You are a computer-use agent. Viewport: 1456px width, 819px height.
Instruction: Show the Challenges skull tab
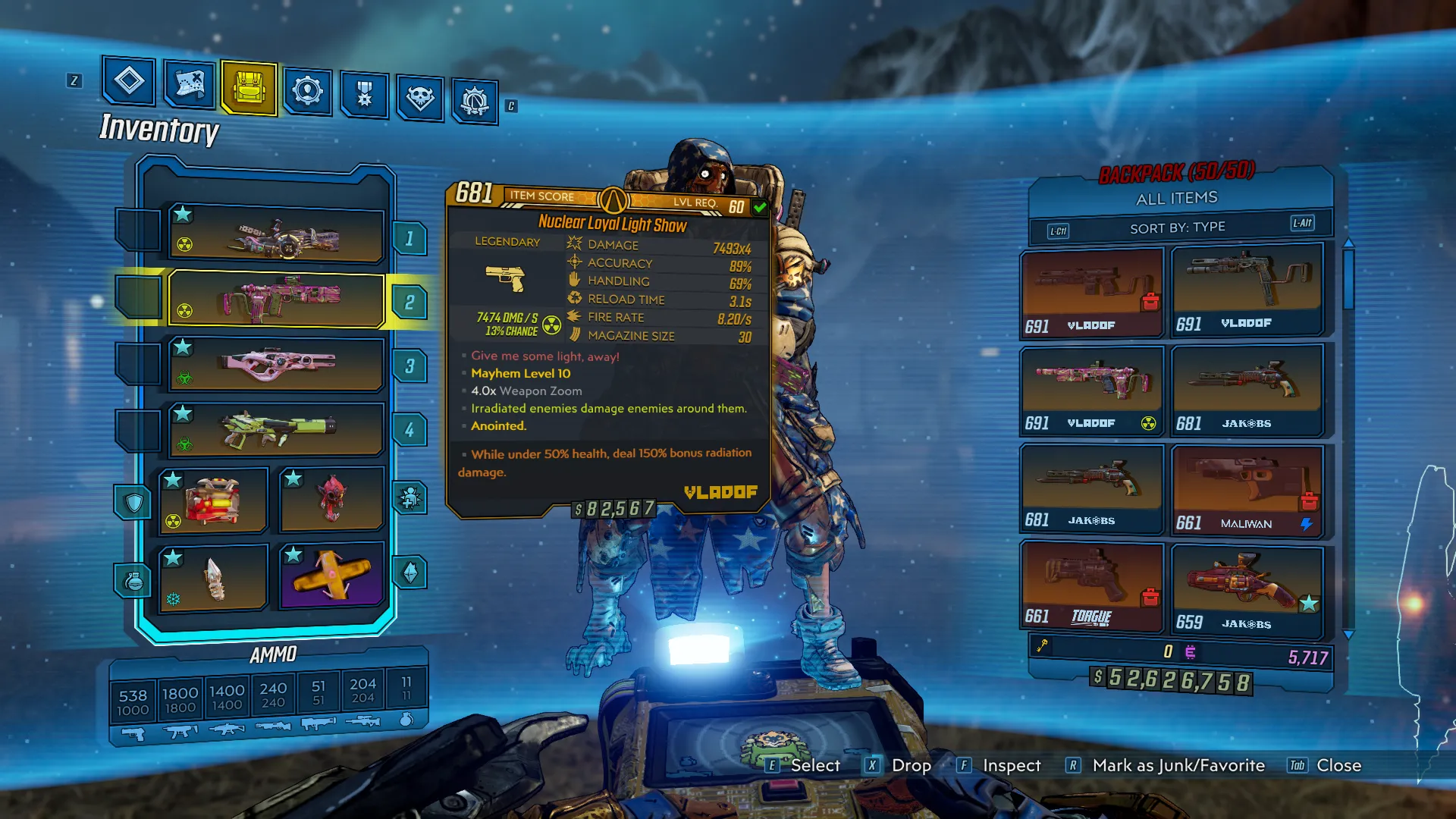pos(420,98)
